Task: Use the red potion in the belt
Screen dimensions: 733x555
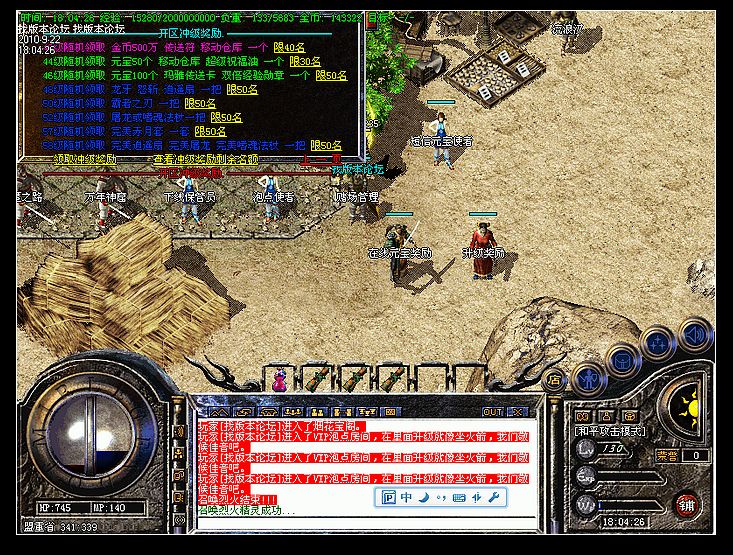Action: (x=279, y=380)
